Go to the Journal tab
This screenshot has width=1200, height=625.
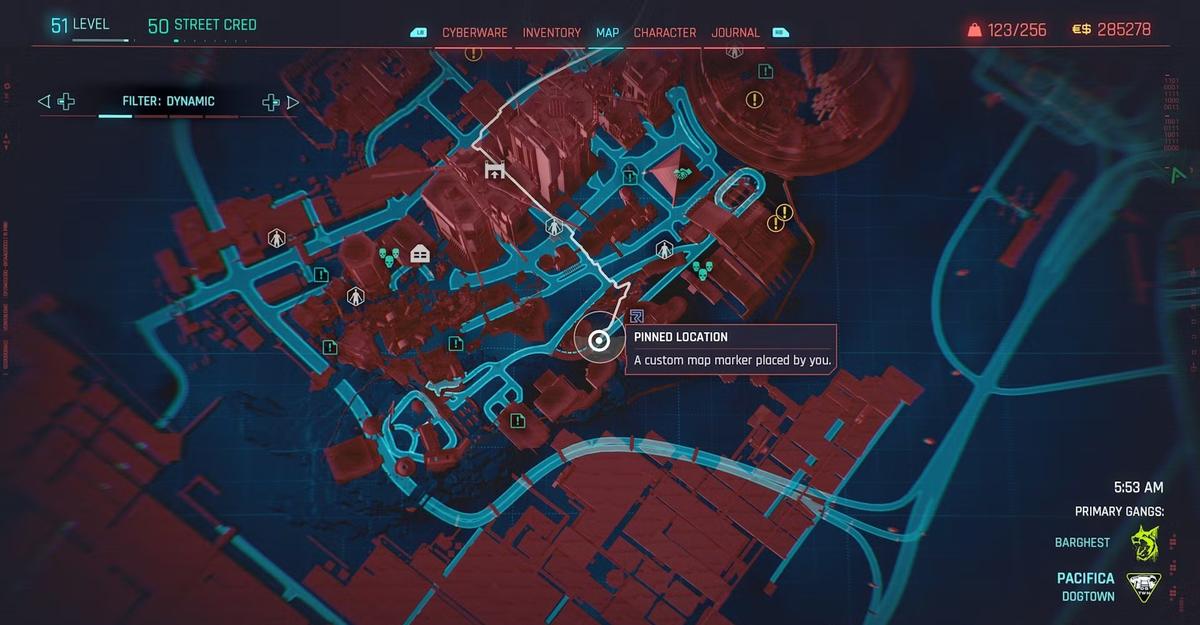pyautogui.click(x=735, y=32)
